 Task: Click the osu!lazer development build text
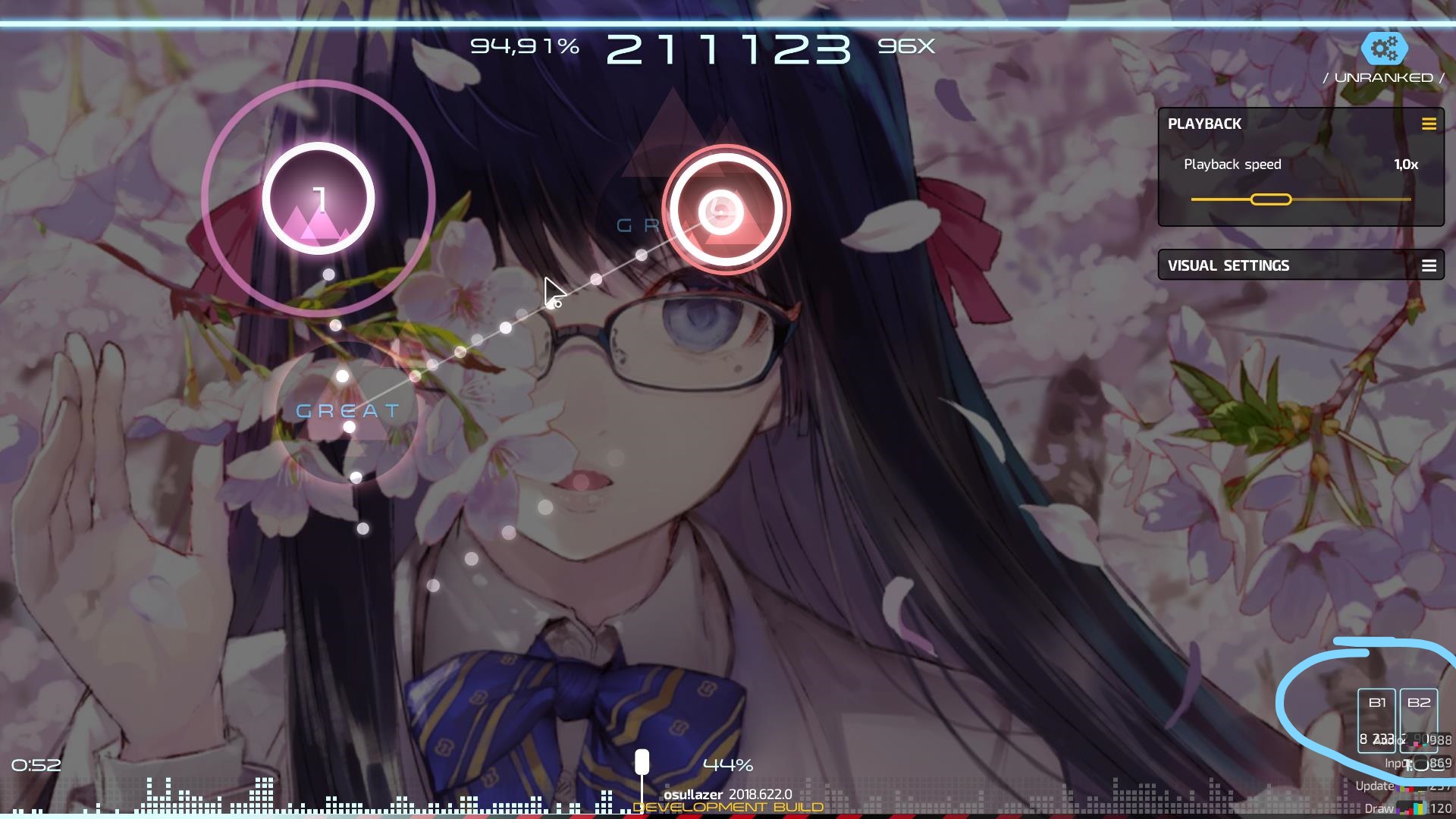729,795
